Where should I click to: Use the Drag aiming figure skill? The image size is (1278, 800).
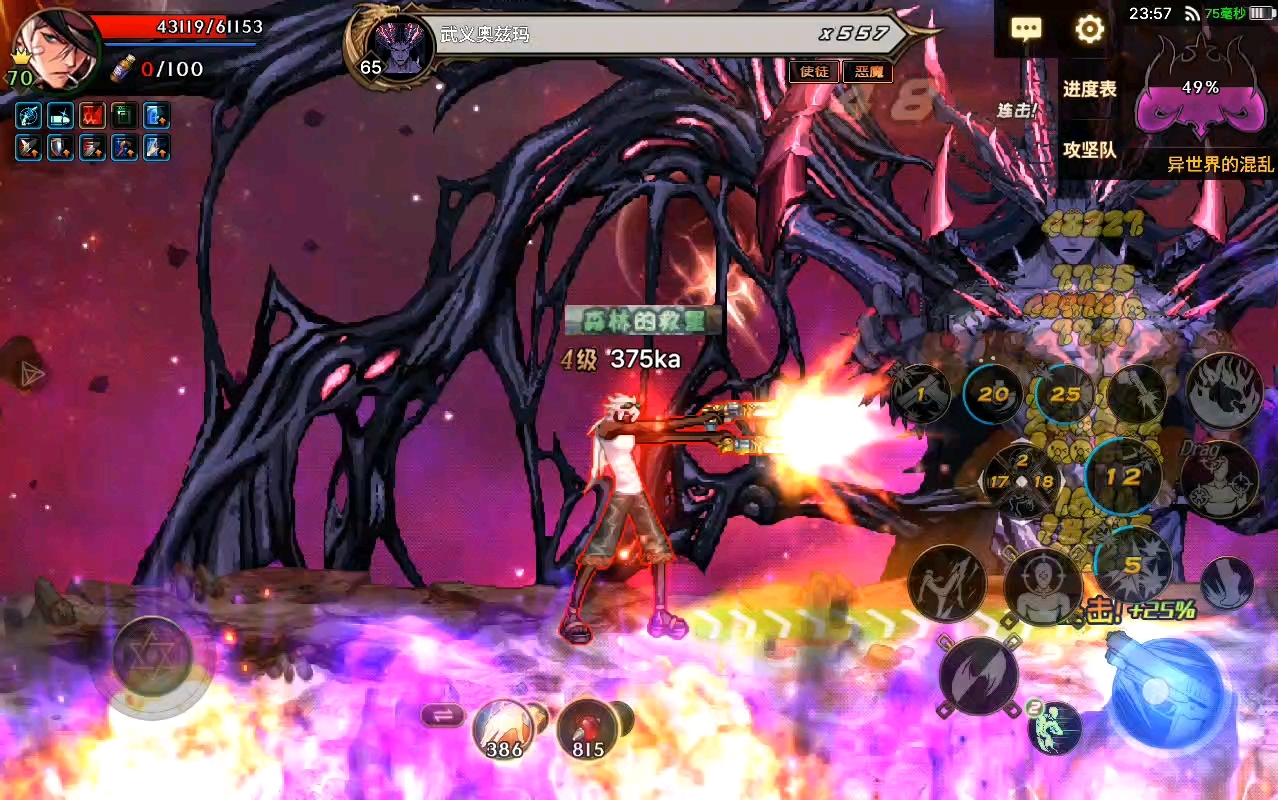(x=1219, y=478)
